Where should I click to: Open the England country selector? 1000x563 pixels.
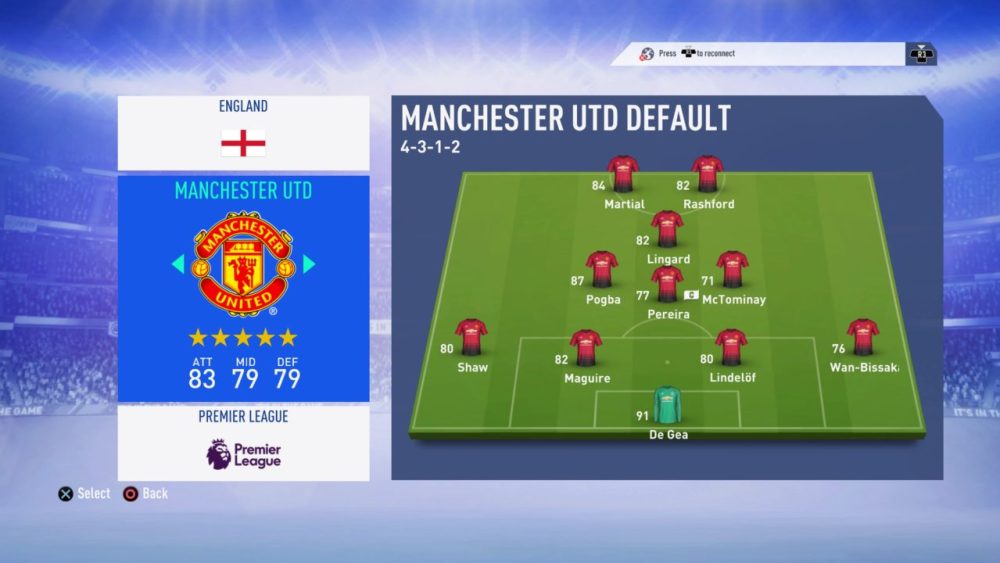243,133
